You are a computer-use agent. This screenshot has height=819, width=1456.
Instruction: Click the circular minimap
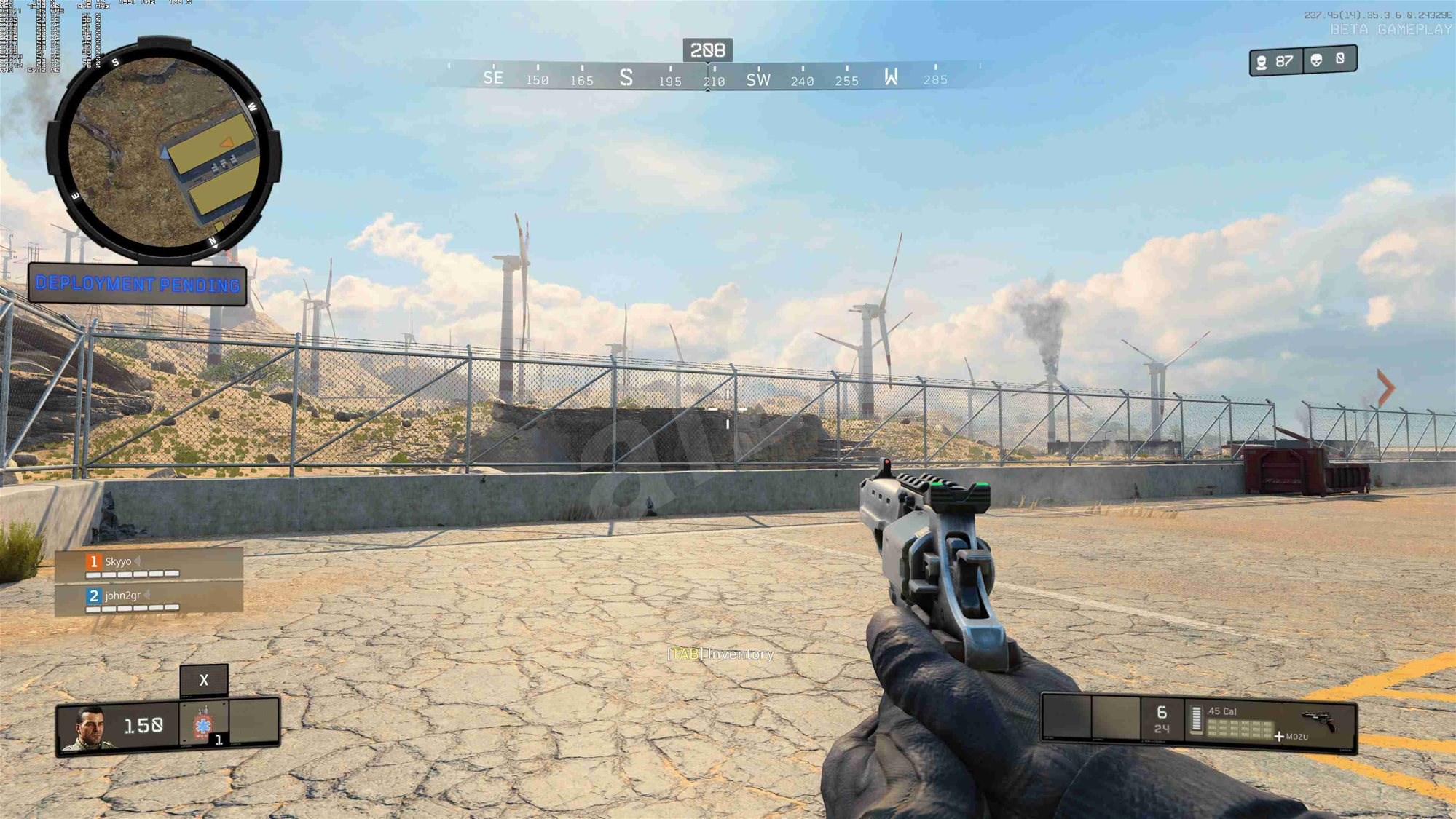[164, 151]
